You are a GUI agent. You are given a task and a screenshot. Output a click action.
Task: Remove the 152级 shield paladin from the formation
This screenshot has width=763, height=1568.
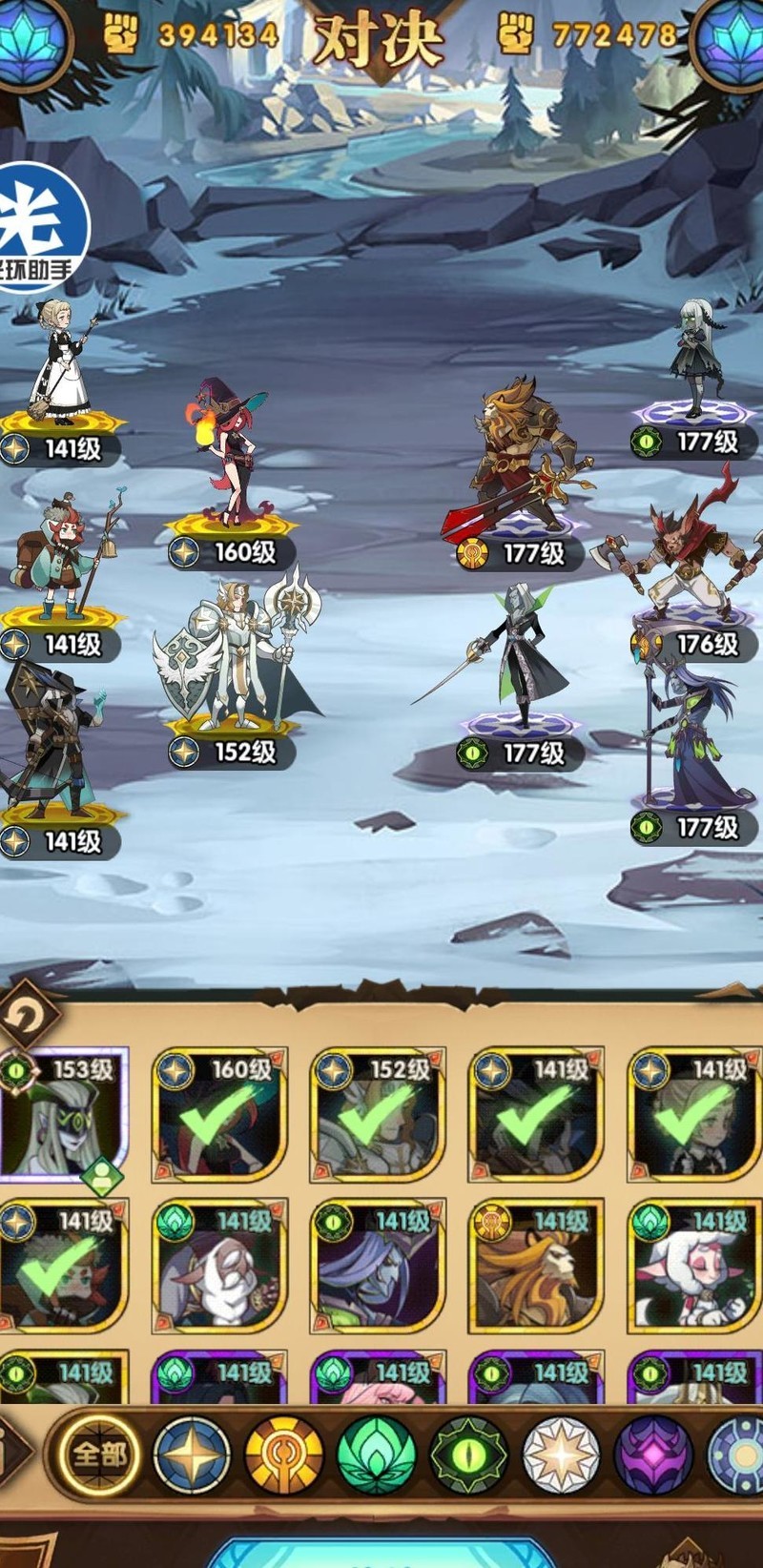pyautogui.click(x=238, y=658)
